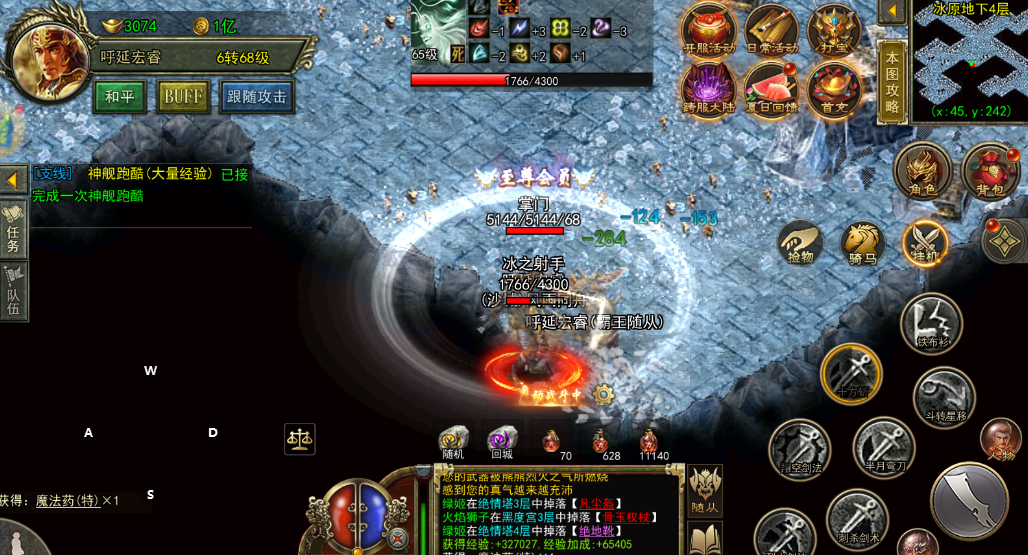Image resolution: width=1028 pixels, height=555 pixels.
Task: Open the 角色 character panel
Action: pos(922,170)
